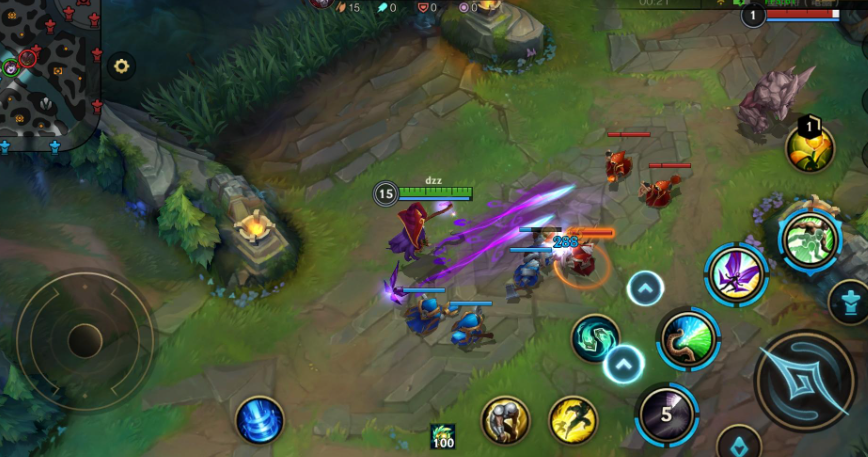Level up the purple feather ability
Viewport: 868px width, 457px height.
[646, 290]
